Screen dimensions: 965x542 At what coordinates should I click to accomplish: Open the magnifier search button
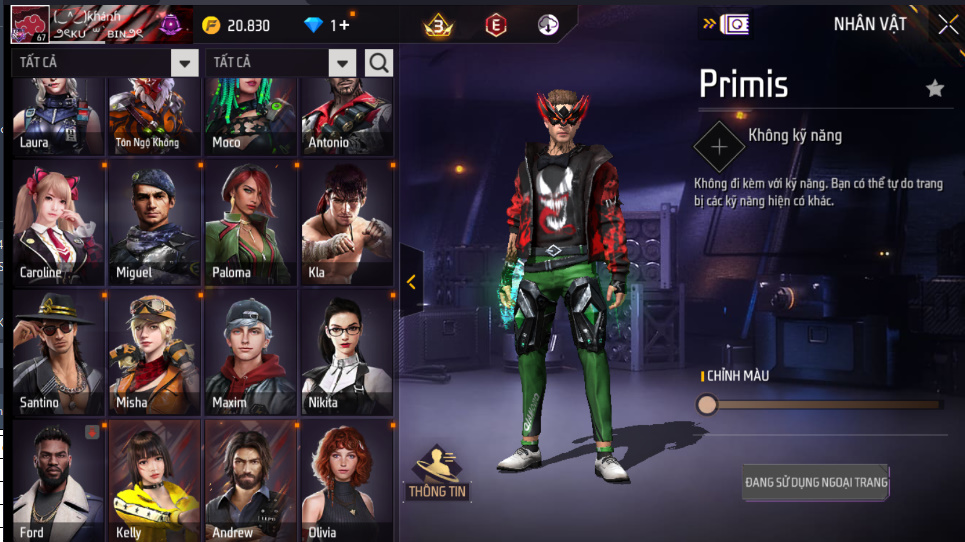click(x=379, y=63)
